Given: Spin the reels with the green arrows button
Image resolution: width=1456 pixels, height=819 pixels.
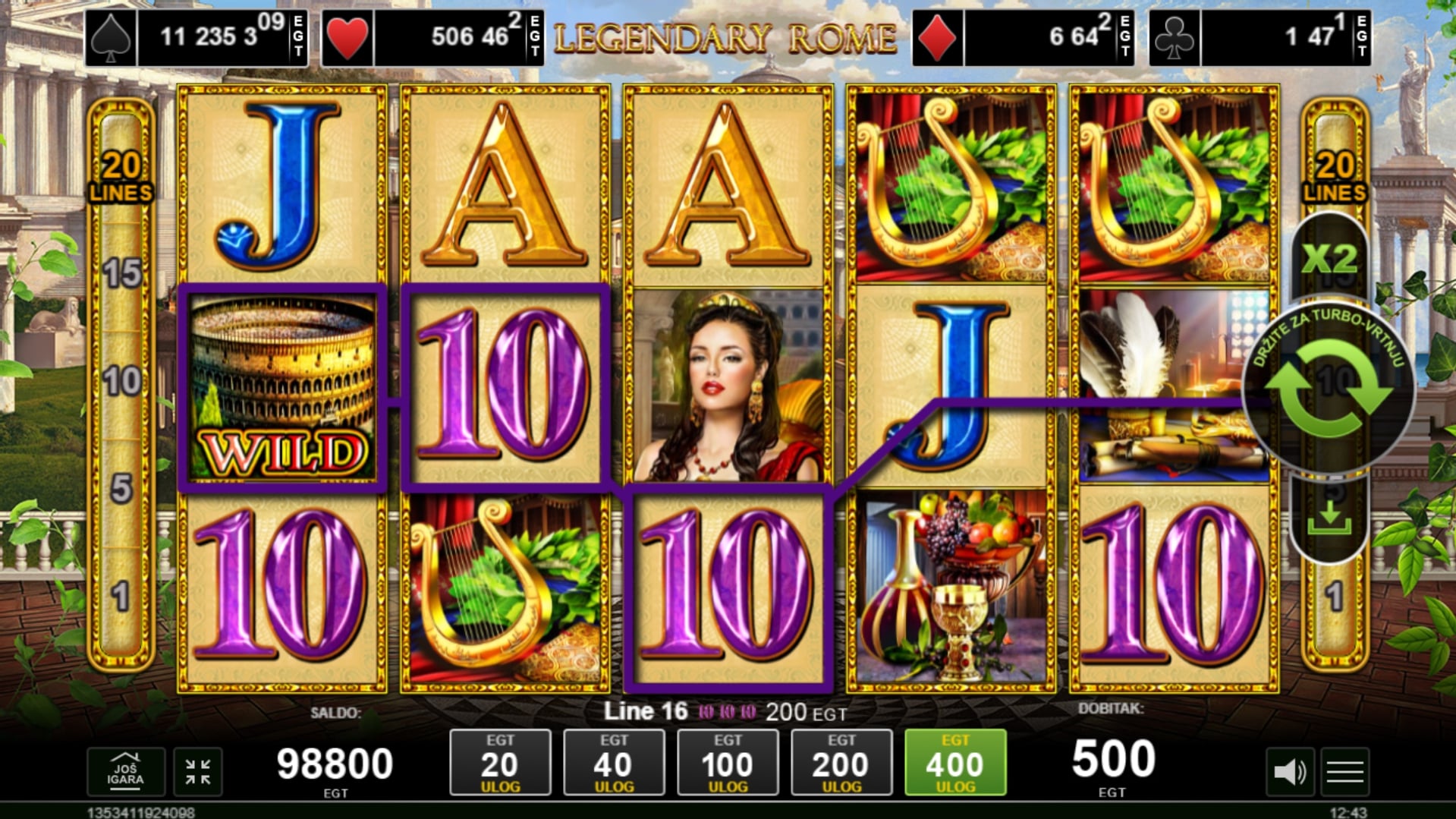Looking at the screenshot, I should pos(1329,389).
